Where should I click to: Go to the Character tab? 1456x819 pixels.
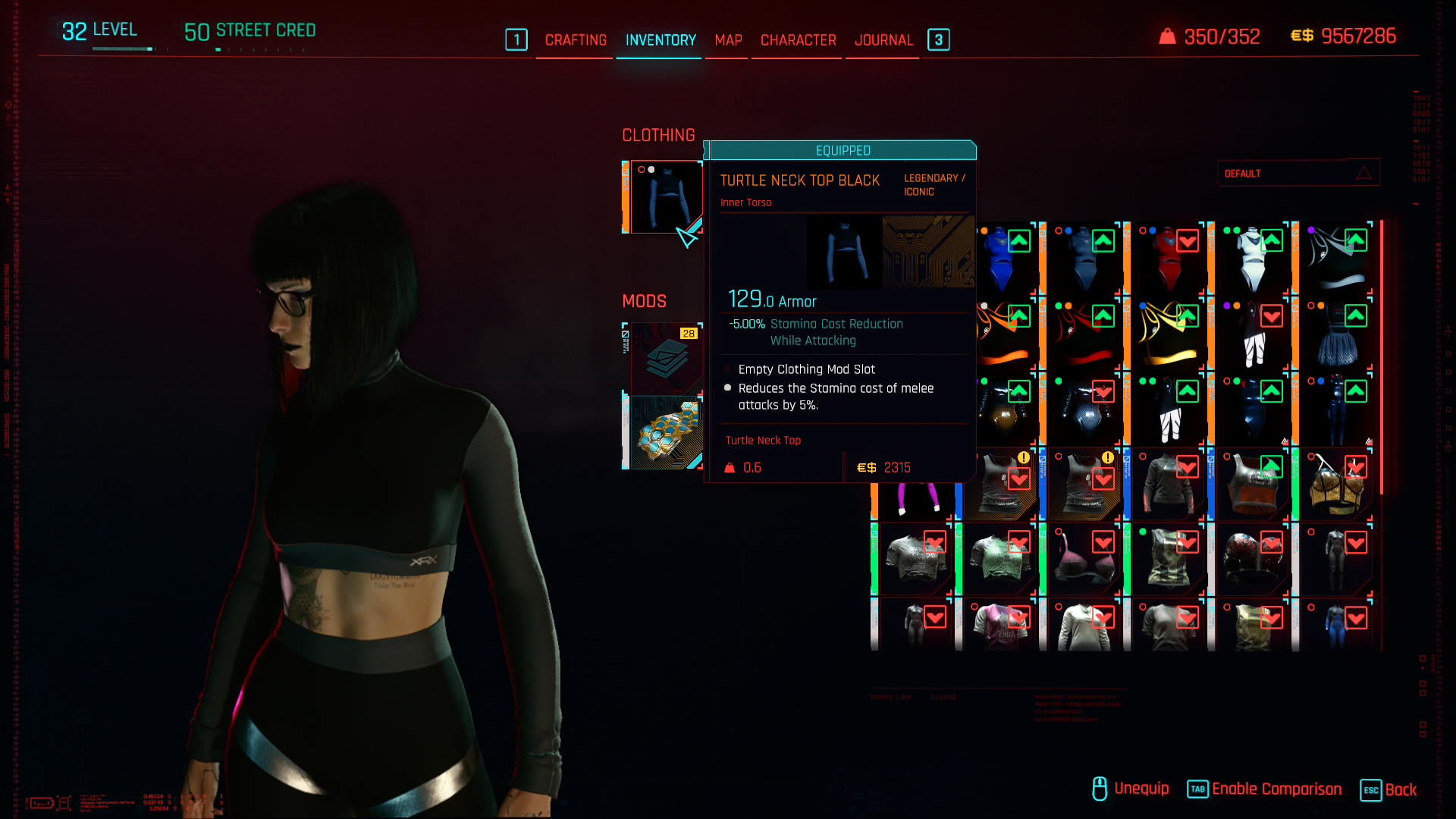coord(798,40)
